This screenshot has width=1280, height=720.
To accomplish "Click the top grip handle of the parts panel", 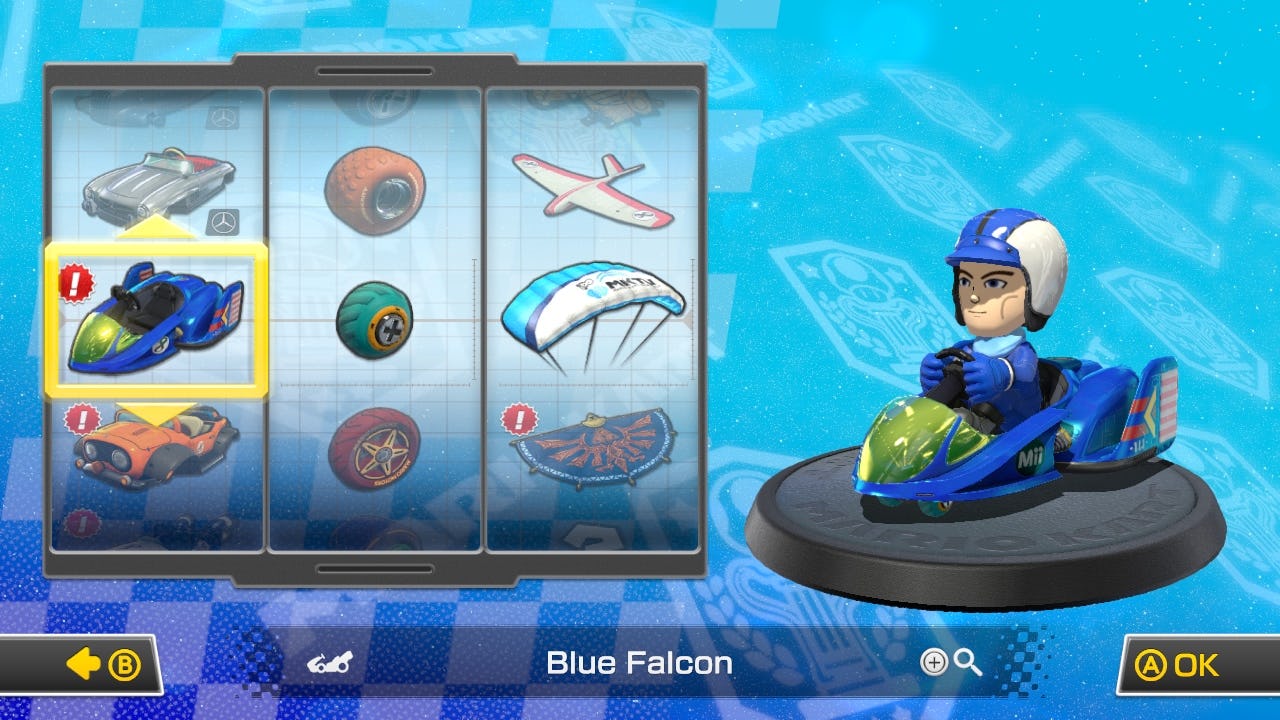I will point(374,69).
